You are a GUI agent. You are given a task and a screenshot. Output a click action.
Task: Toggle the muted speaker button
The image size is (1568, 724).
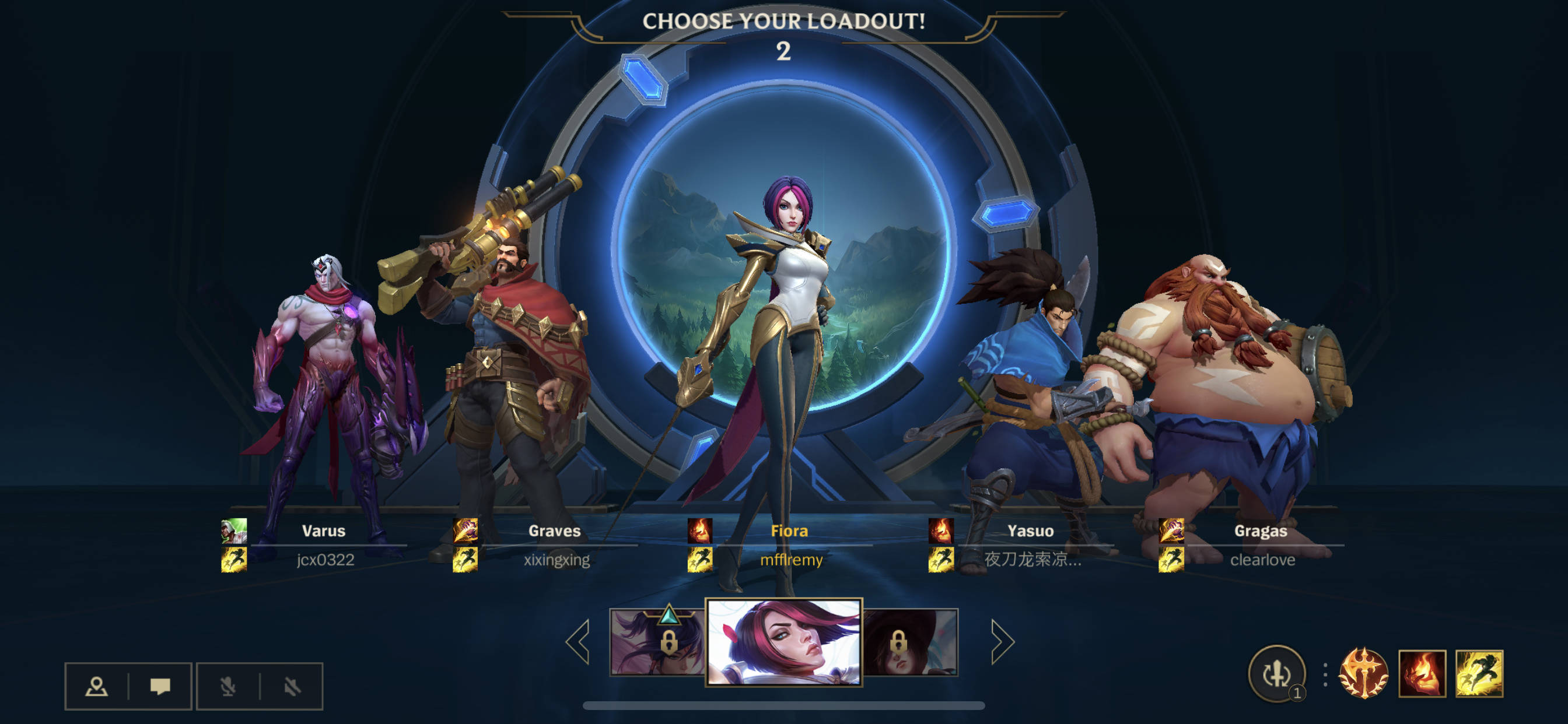(x=292, y=686)
